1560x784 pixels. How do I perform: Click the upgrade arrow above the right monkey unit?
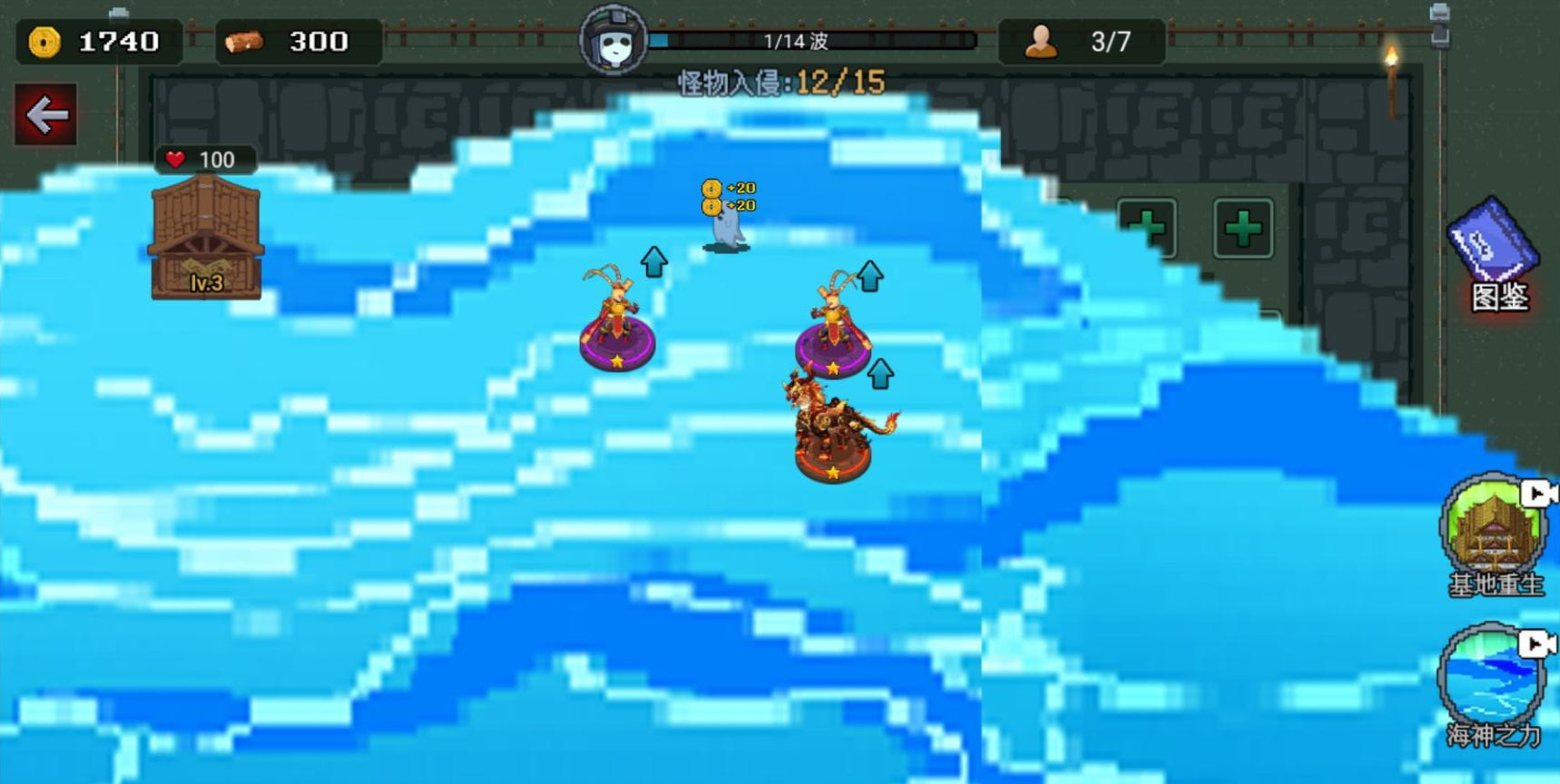[869, 275]
